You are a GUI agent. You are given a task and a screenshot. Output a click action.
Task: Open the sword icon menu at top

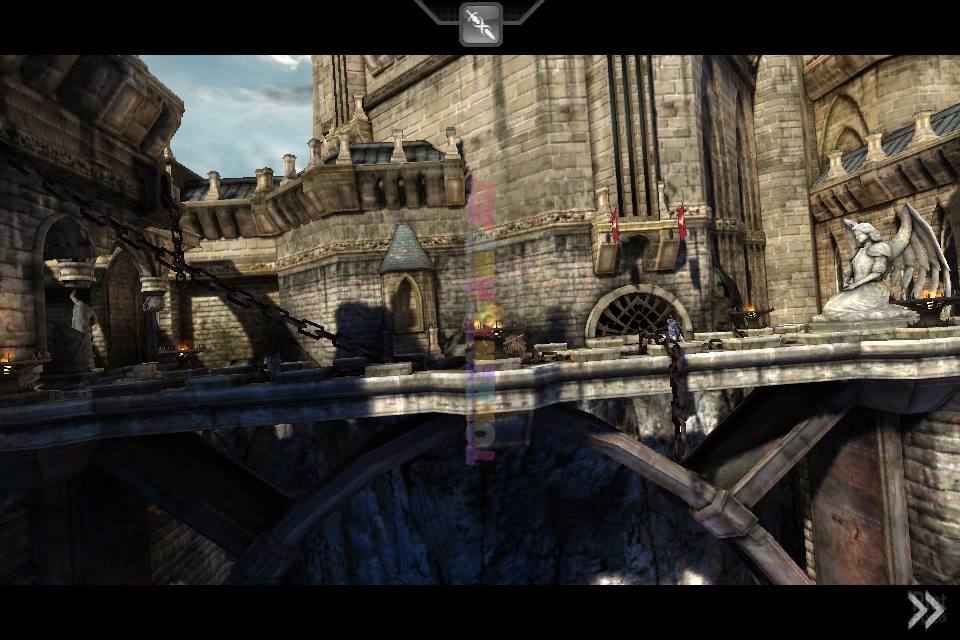click(480, 24)
